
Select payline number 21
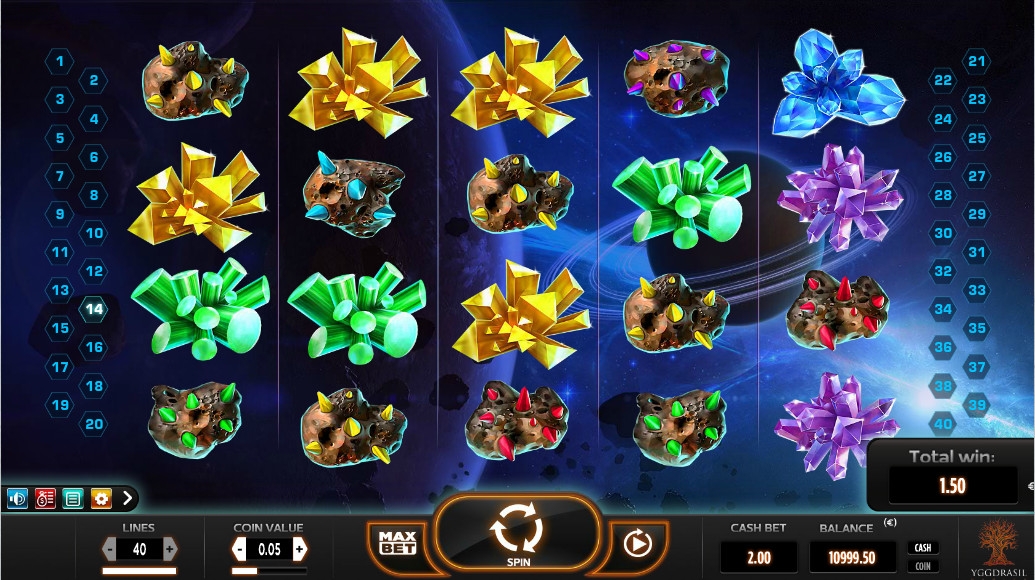(x=976, y=62)
